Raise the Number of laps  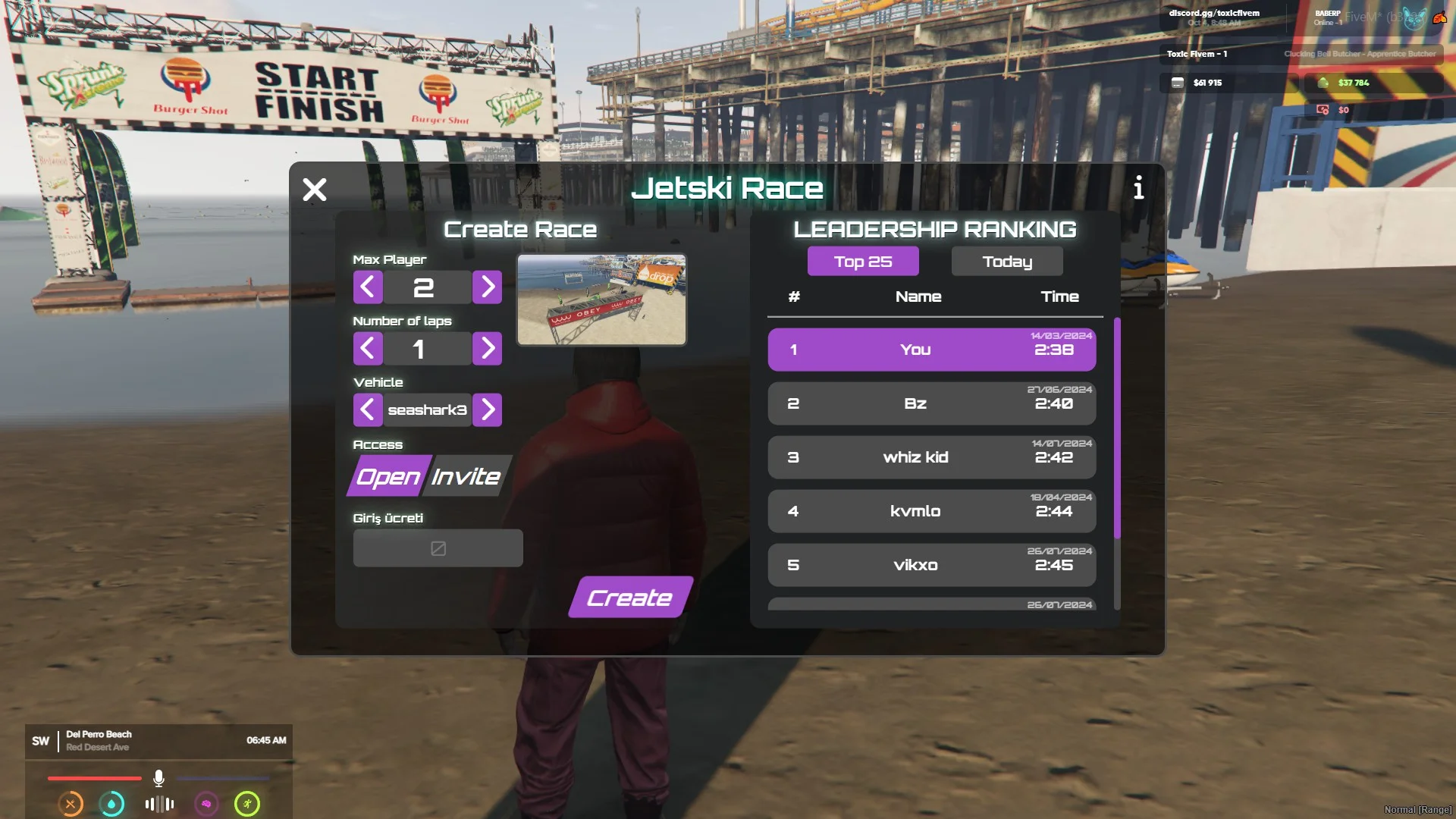pos(488,349)
